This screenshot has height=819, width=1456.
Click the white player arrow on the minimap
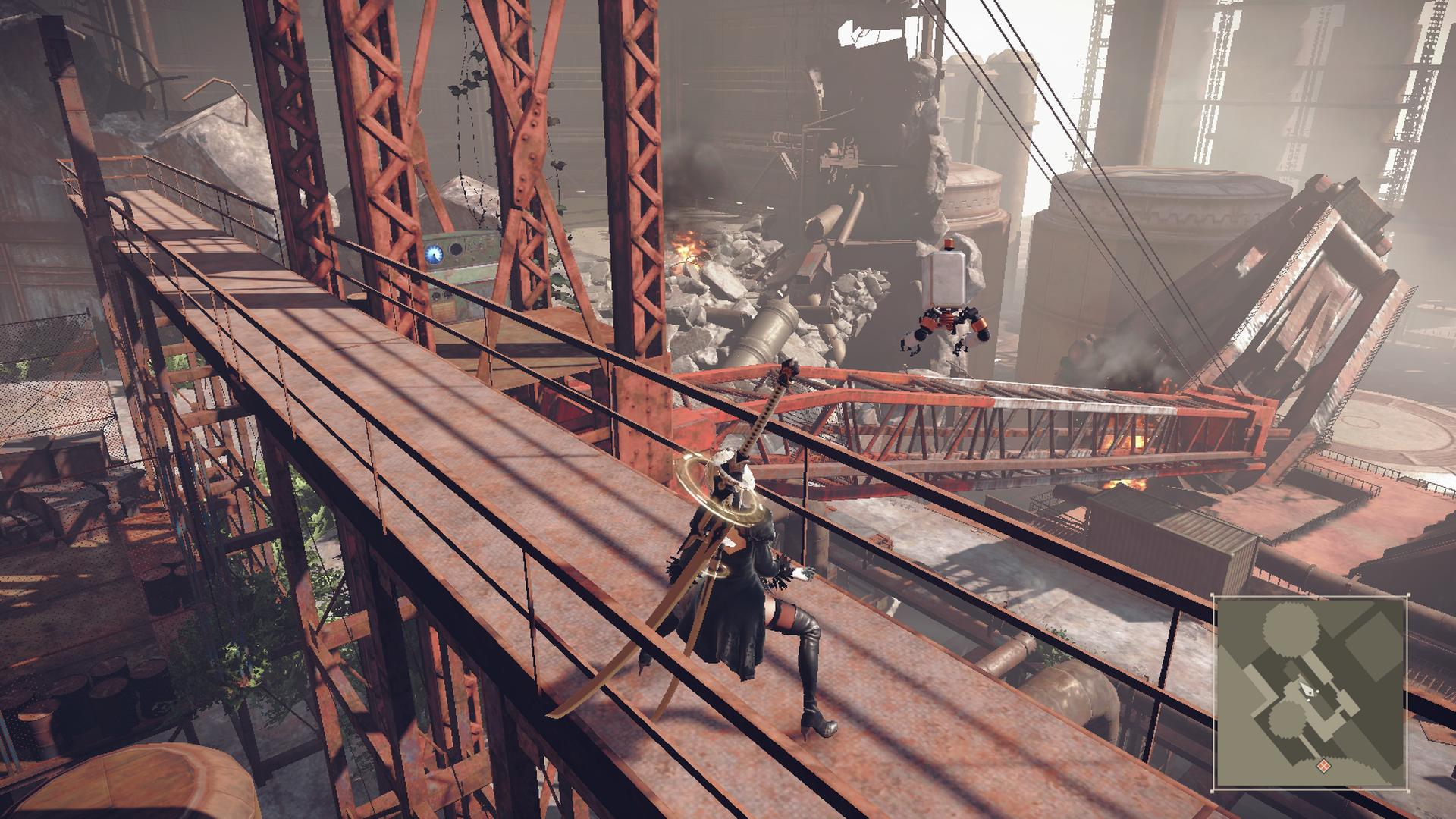(x=1310, y=690)
